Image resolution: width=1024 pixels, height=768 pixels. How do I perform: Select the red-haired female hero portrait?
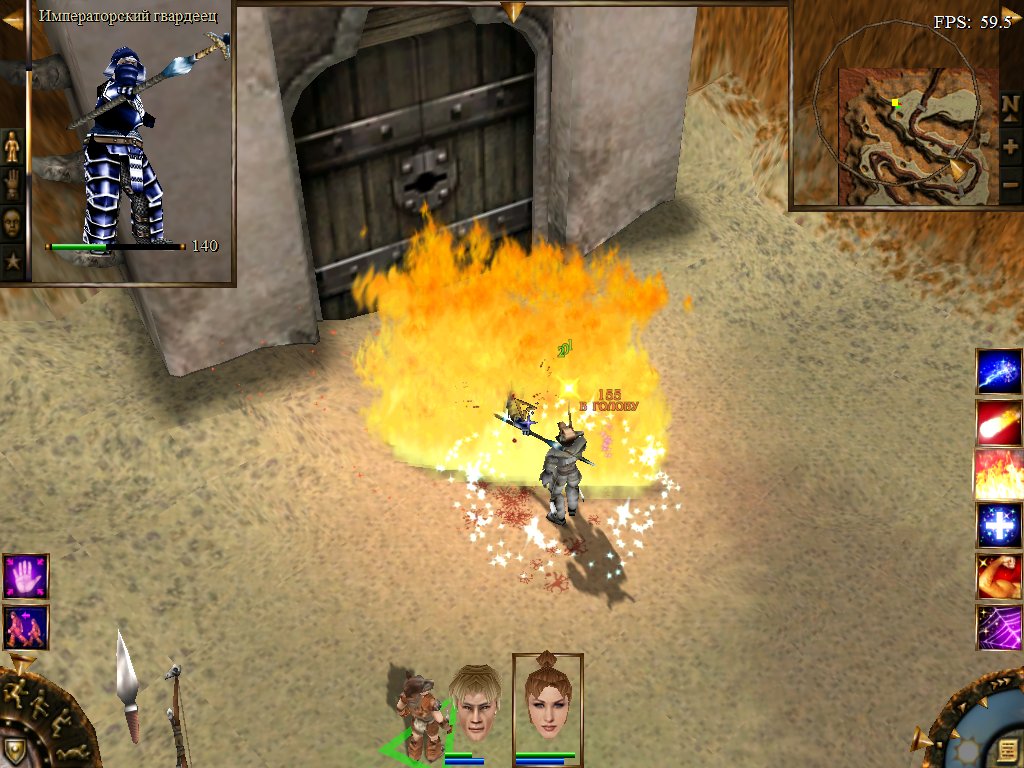click(547, 703)
